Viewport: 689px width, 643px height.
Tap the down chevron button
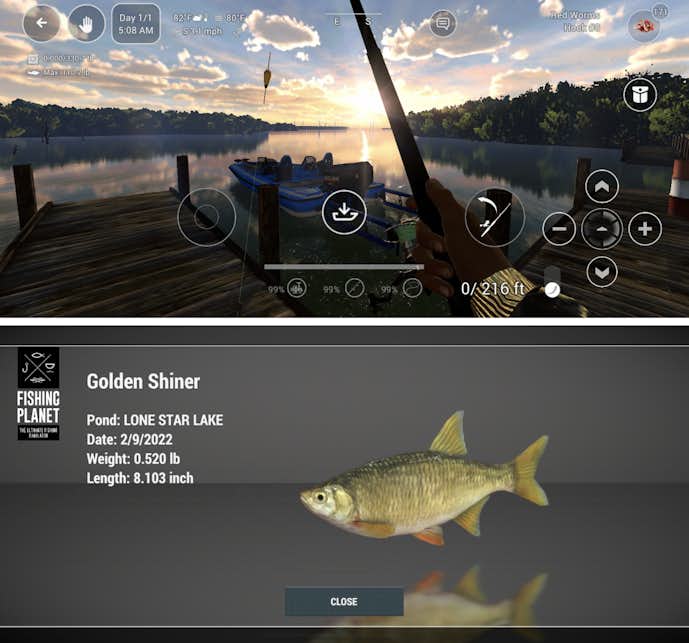click(602, 271)
